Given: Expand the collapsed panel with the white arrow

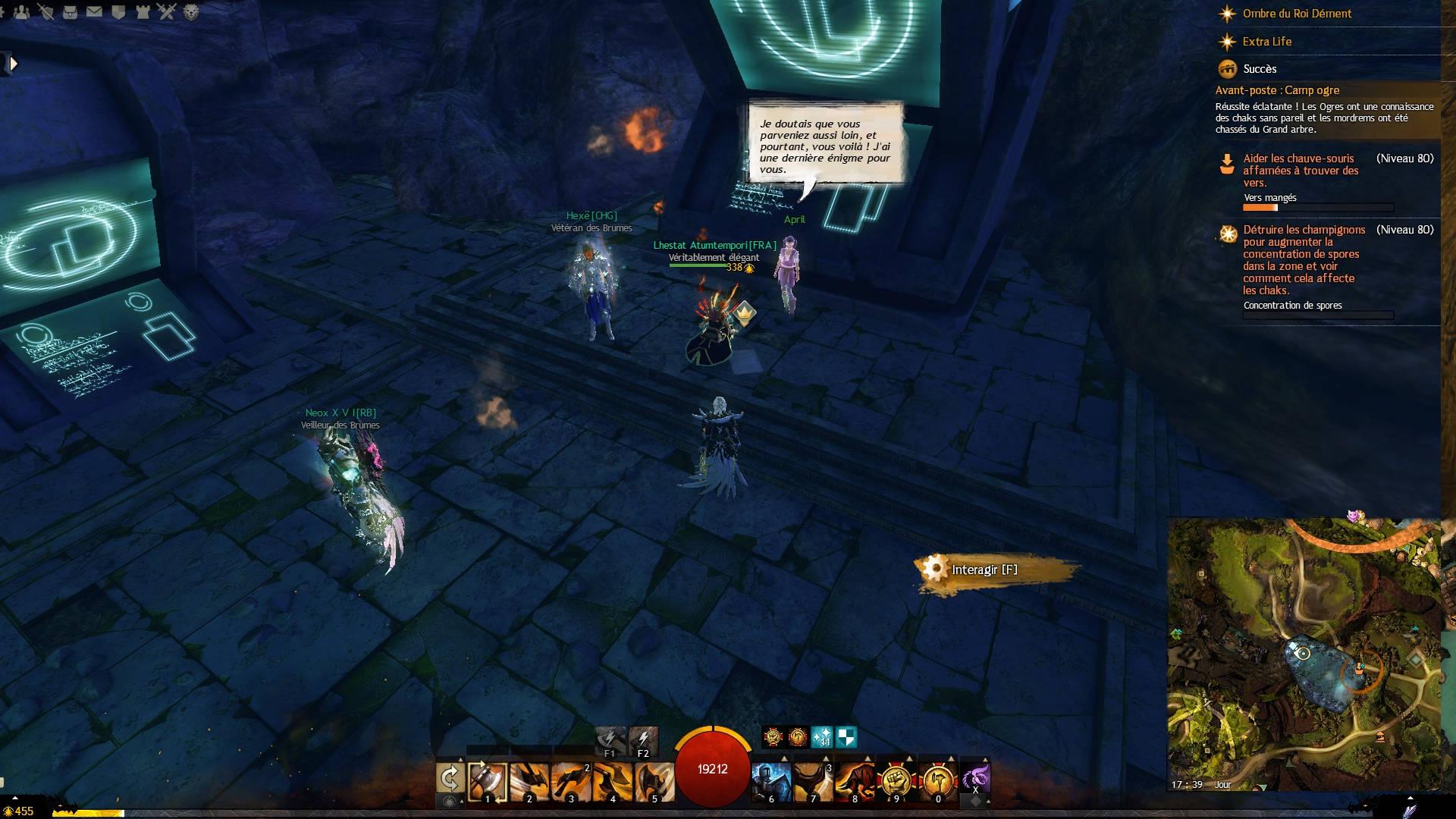Looking at the screenshot, I should 12,64.
